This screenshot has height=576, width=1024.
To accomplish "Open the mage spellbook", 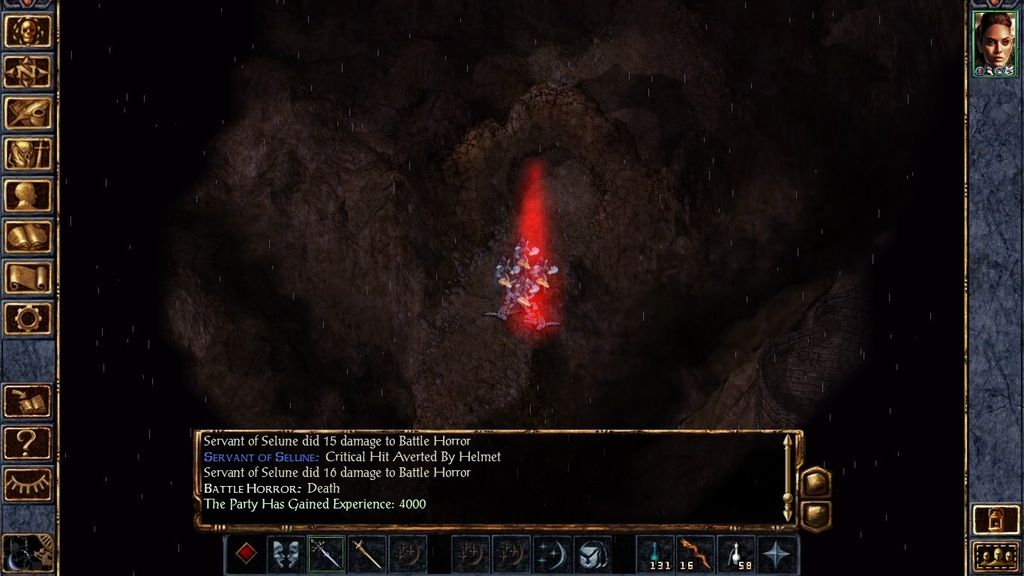I will point(28,237).
